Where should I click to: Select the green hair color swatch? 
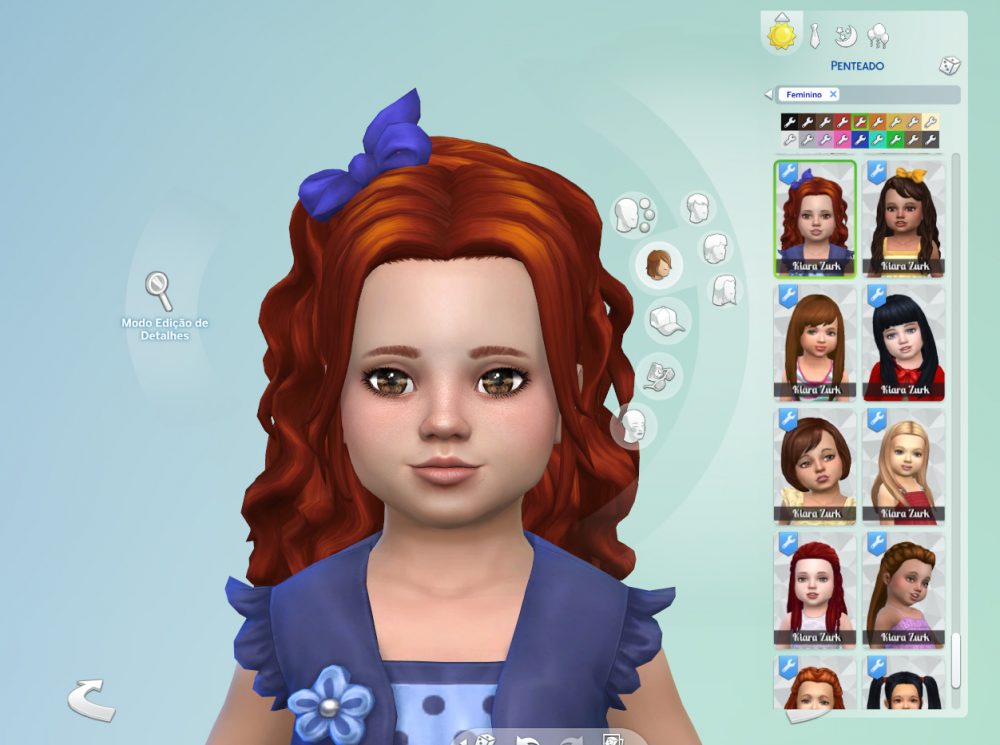point(896,139)
